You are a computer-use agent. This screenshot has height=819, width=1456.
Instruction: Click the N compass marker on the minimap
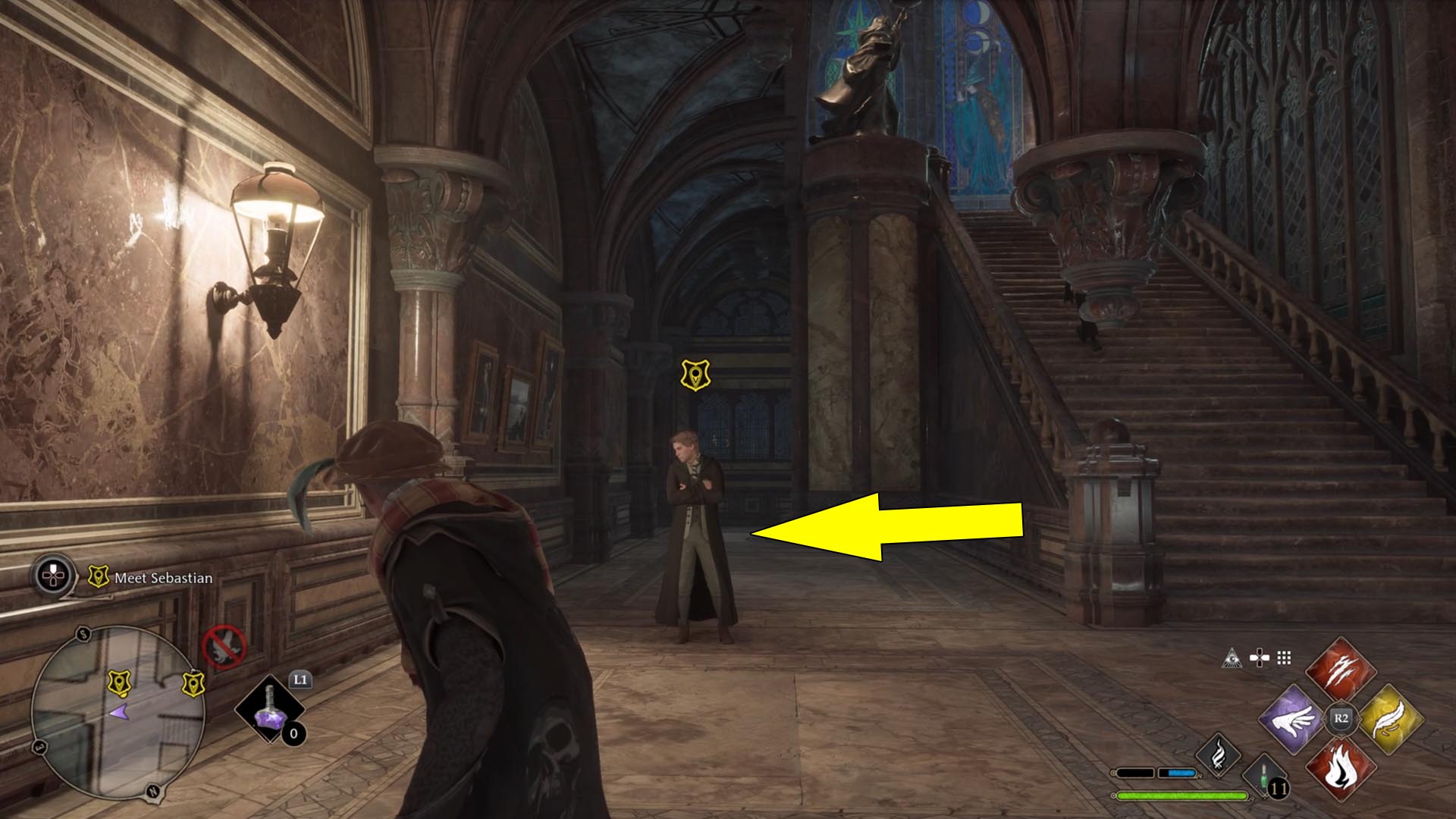[x=152, y=791]
